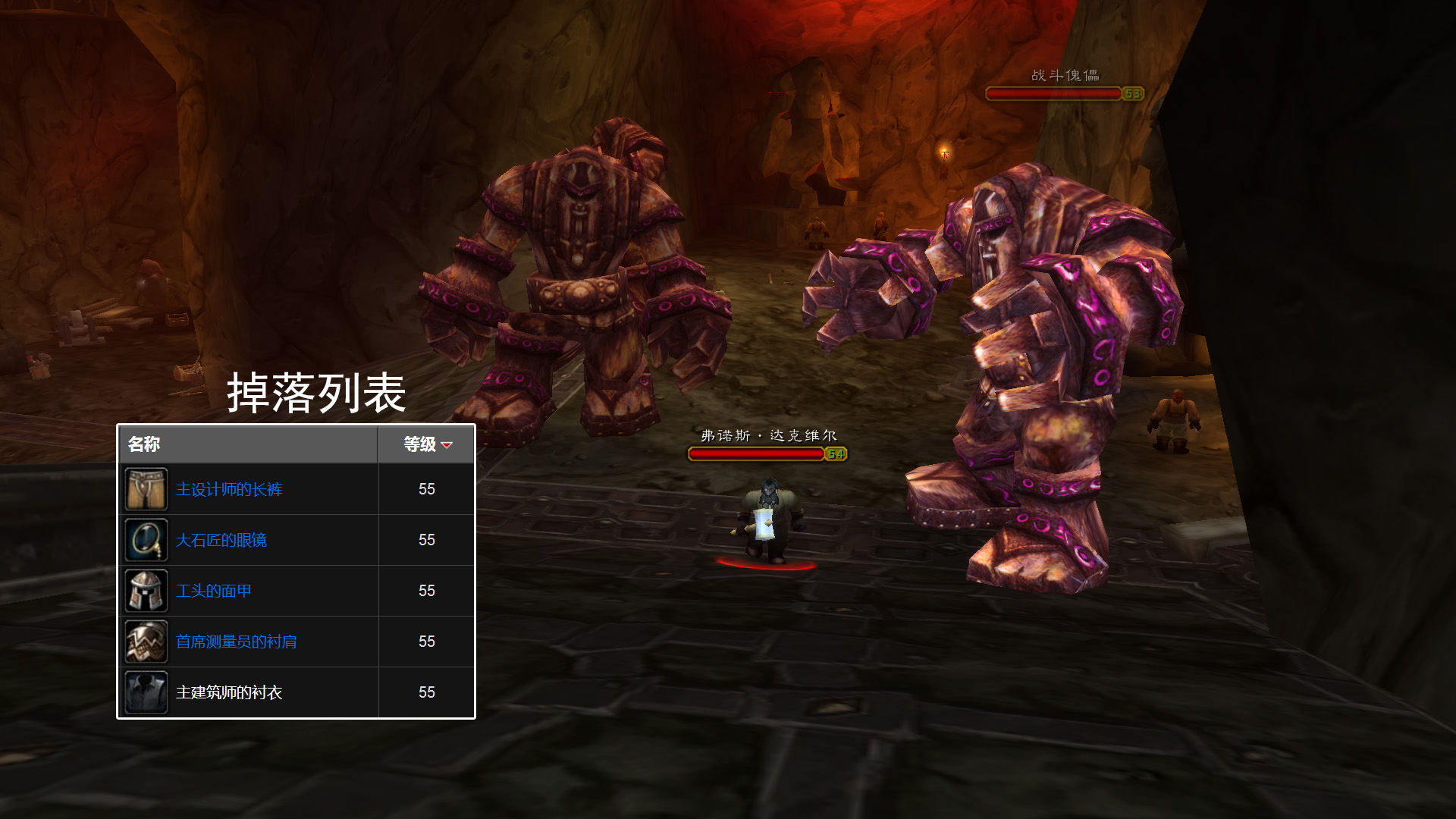Open the 主设计师的长裤 item link

(228, 490)
